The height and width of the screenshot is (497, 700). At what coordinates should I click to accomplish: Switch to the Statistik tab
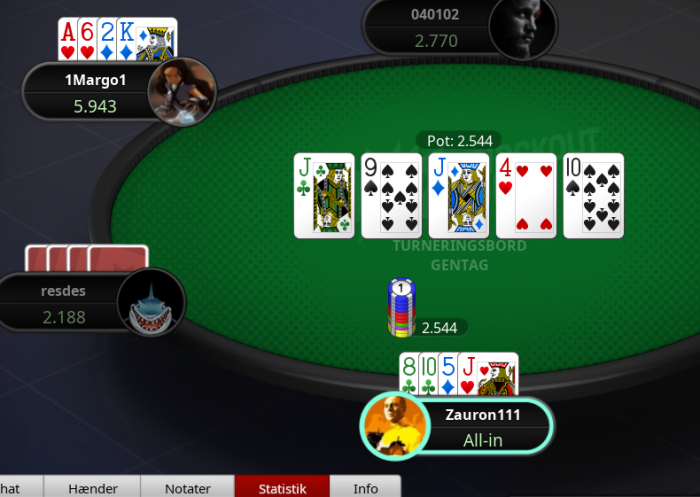tap(281, 488)
